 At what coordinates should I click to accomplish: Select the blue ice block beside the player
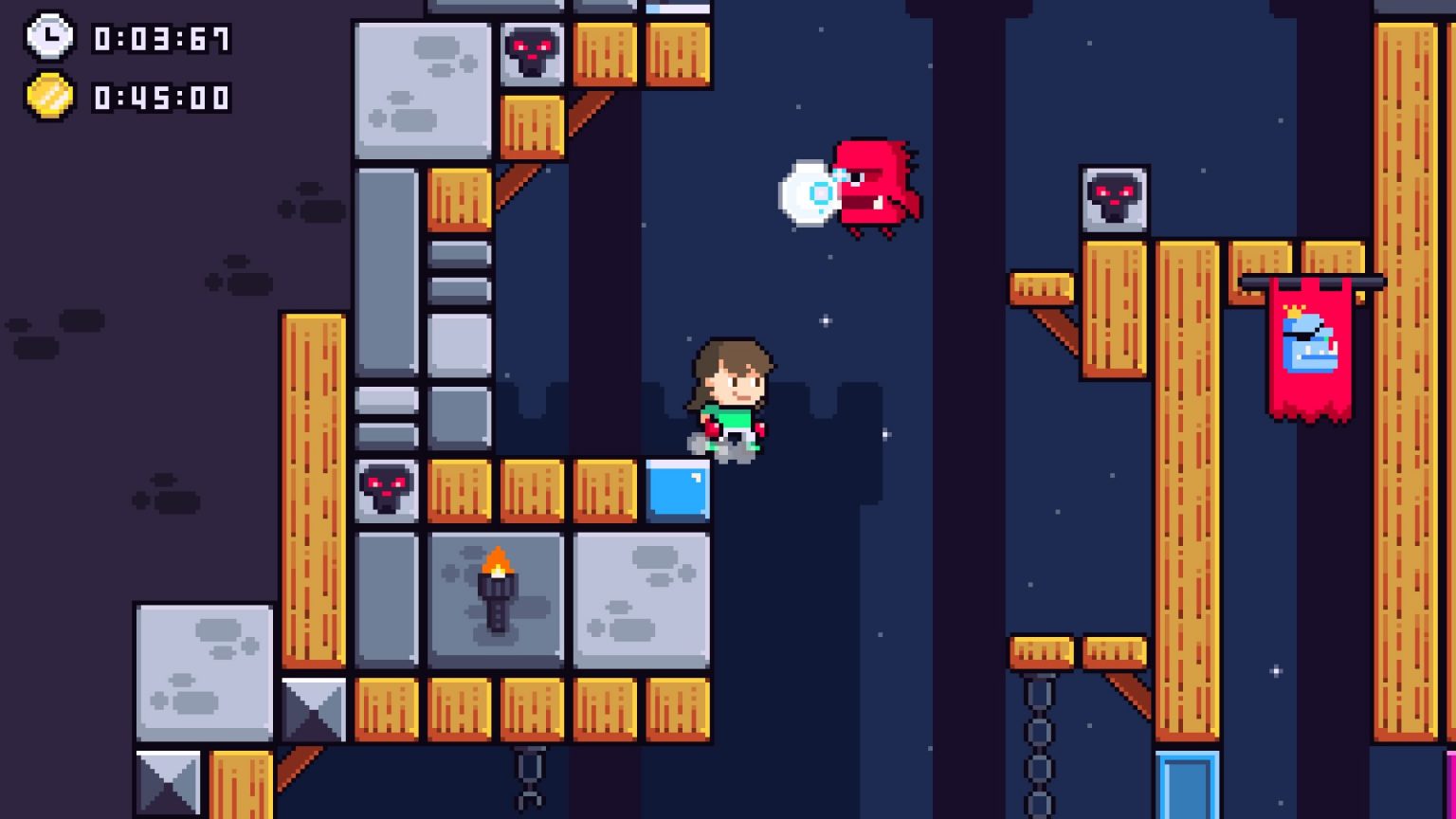tap(676, 490)
